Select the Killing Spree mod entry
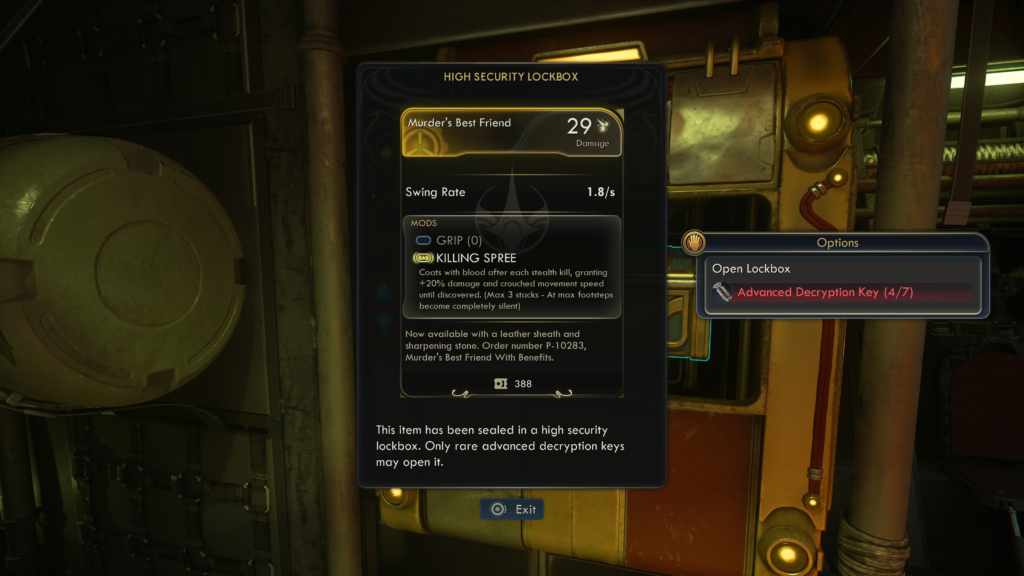Screen dimensions: 1024x576 tap(475, 258)
